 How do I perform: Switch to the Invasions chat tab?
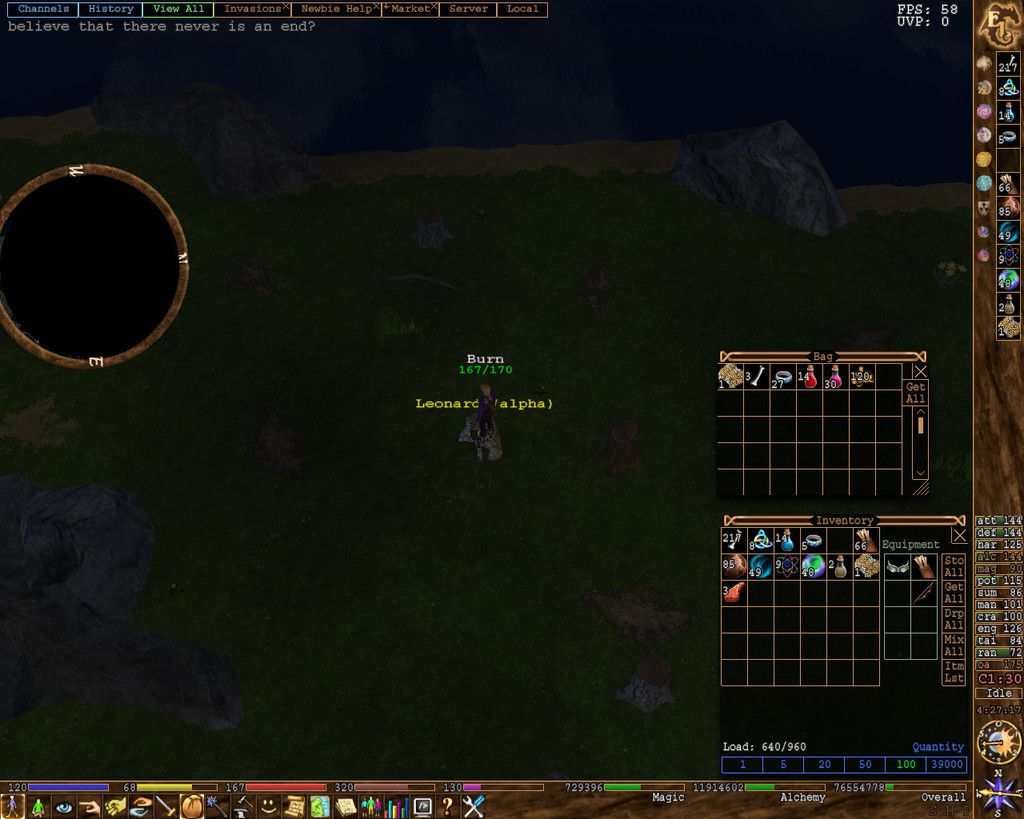251,9
